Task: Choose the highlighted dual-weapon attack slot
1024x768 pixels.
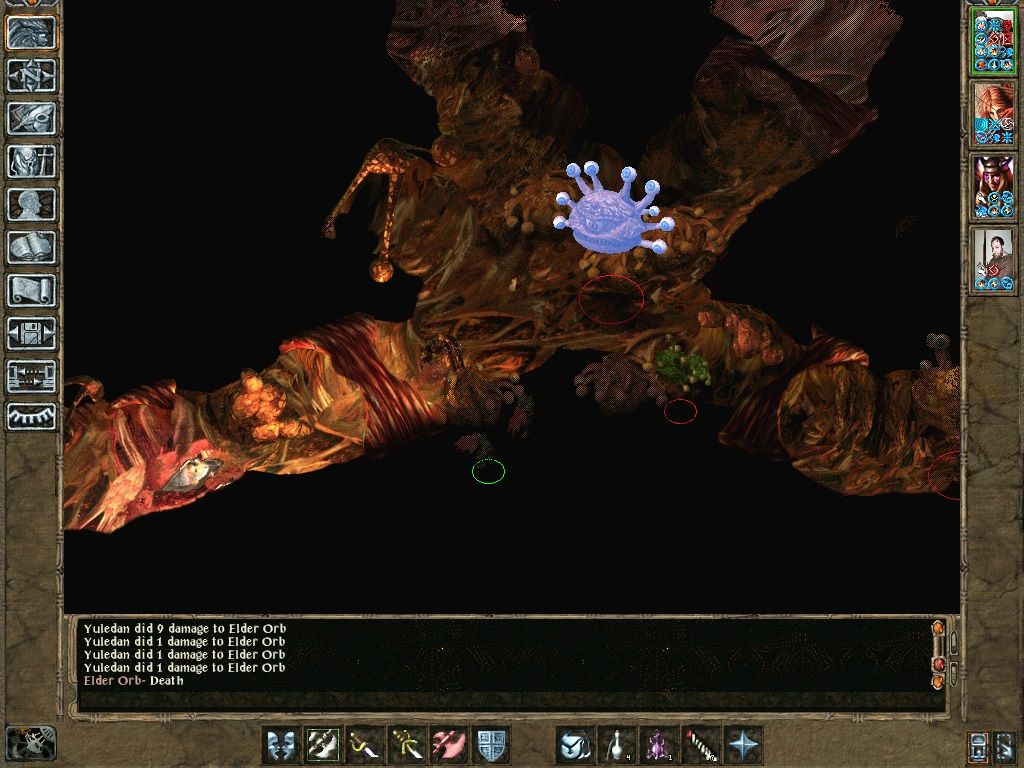Action: 323,745
